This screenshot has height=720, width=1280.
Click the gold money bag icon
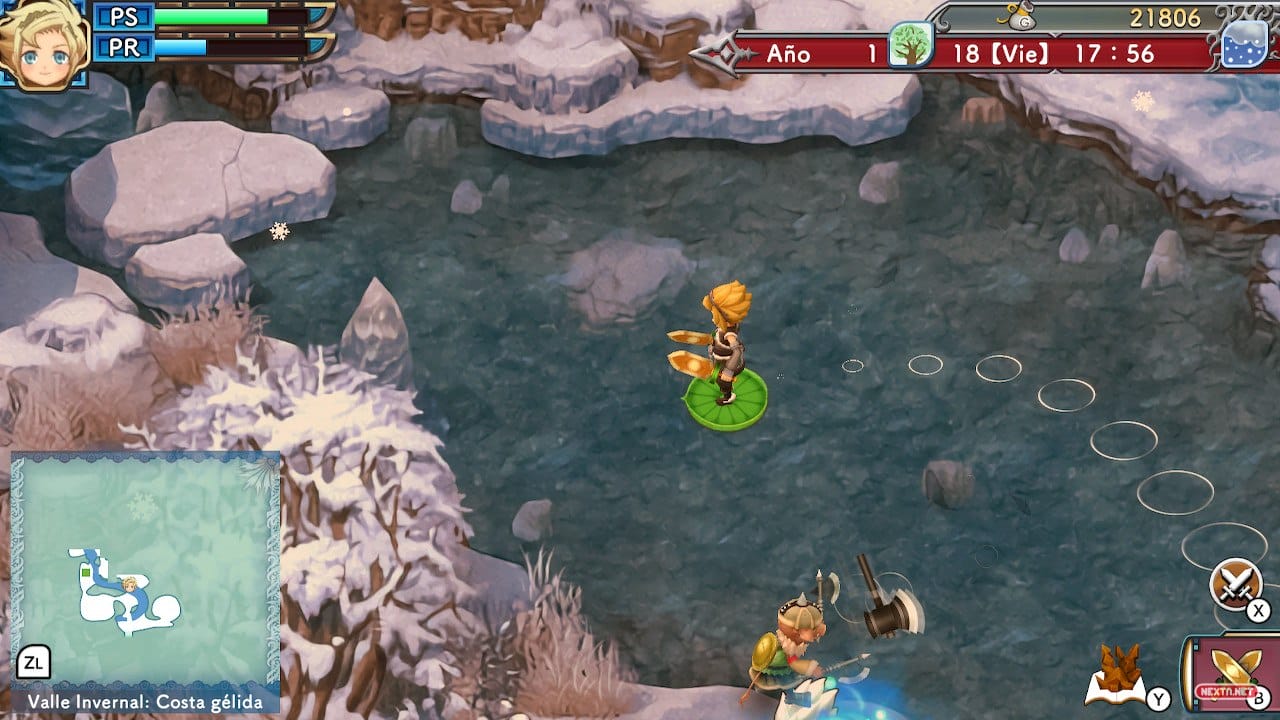(x=1019, y=17)
